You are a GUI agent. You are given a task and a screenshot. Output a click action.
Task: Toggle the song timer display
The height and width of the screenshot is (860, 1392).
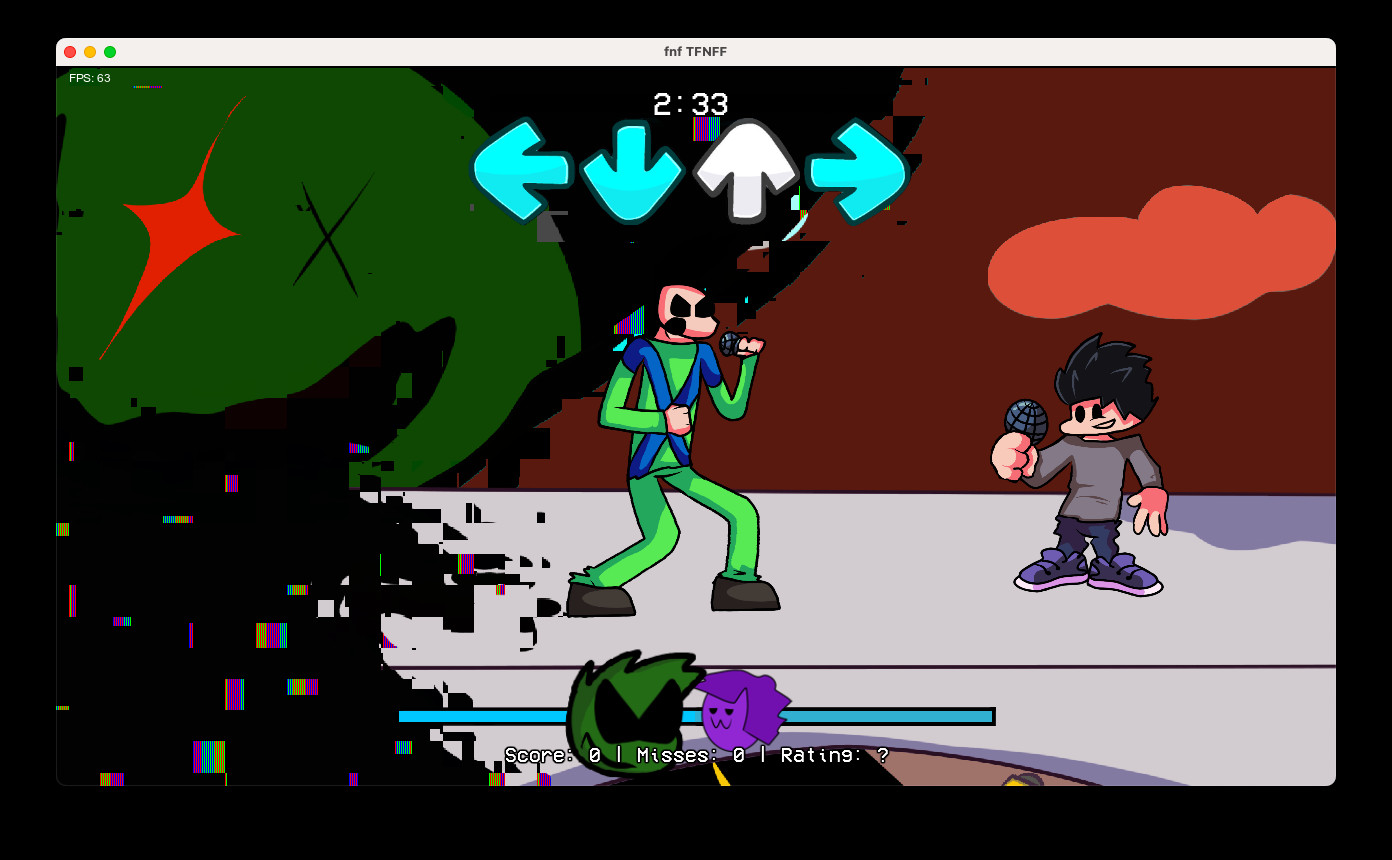pyautogui.click(x=691, y=104)
